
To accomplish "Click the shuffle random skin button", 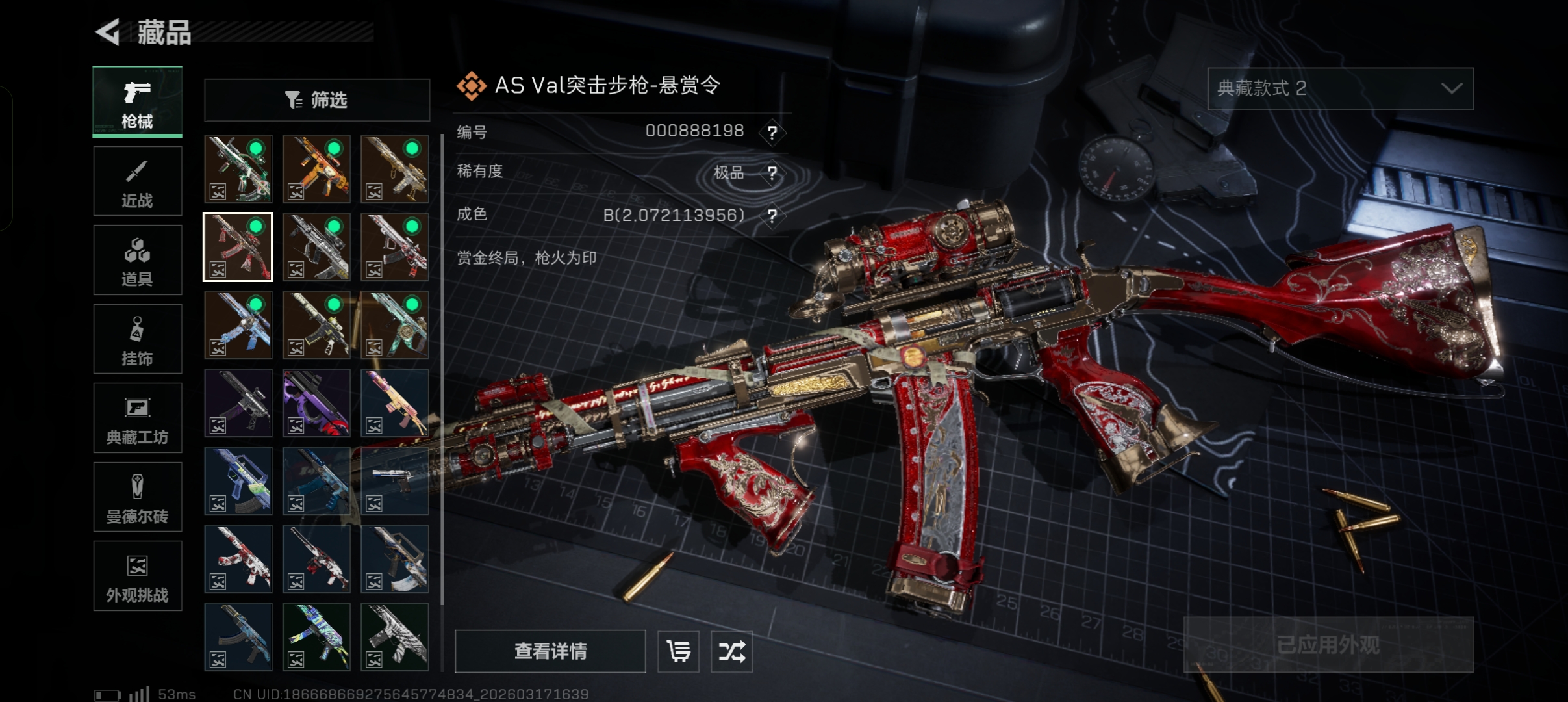I will pos(731,651).
